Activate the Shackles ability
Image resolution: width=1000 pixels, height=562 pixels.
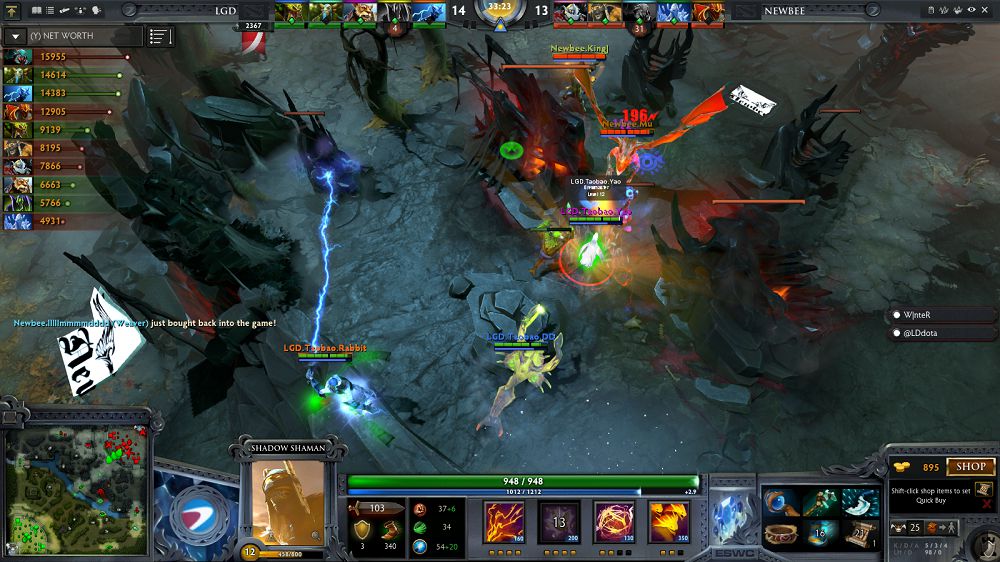[613, 522]
